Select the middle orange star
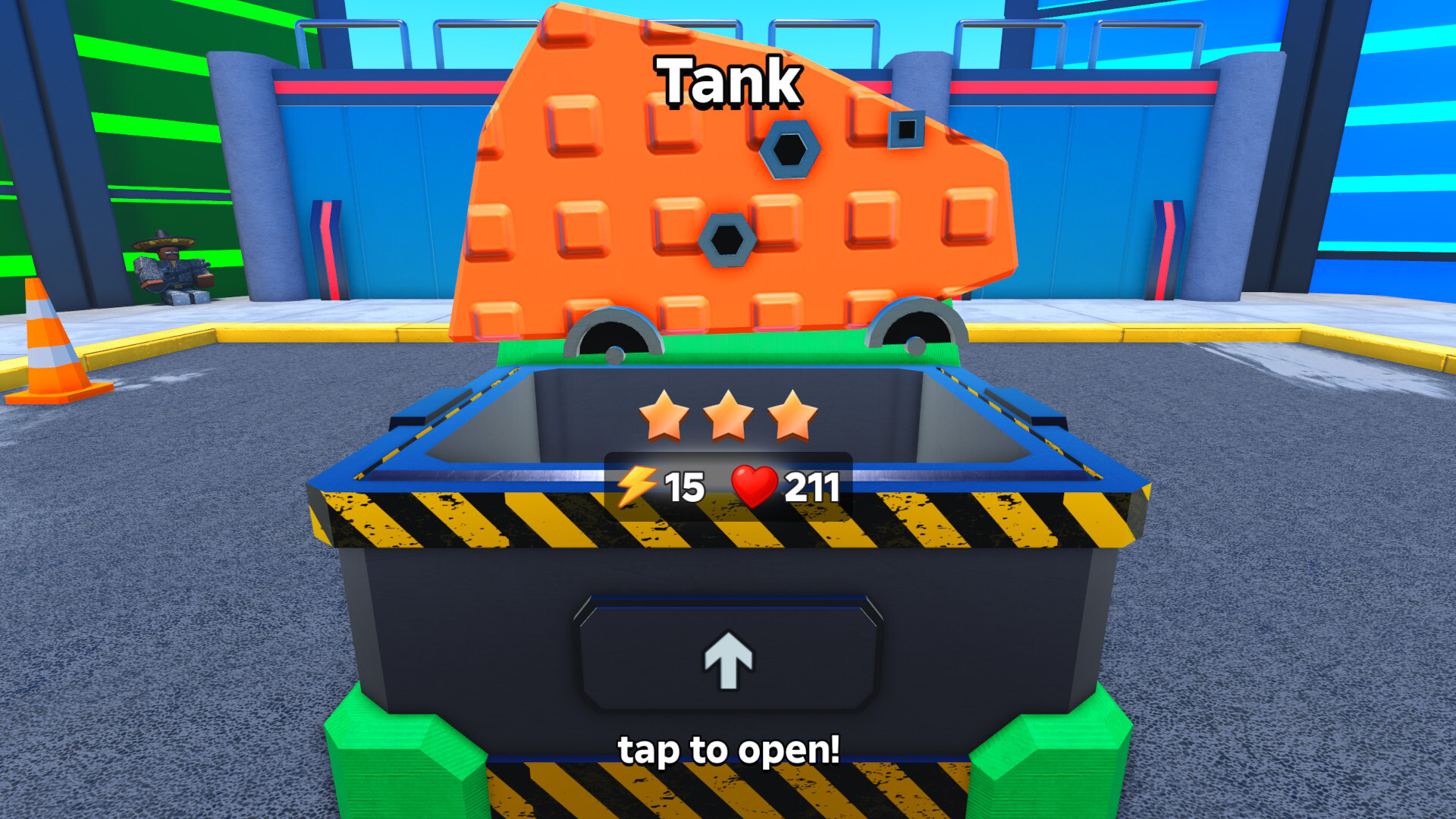This screenshot has height=819, width=1456. pyautogui.click(x=727, y=417)
